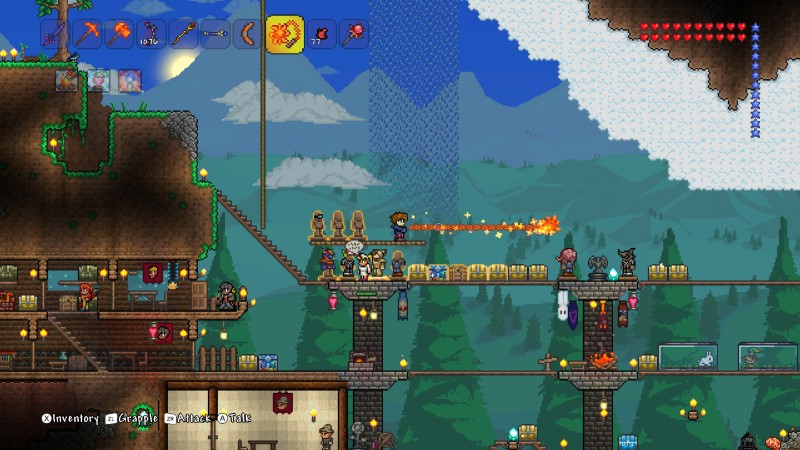Click the campfire buff icon
Image resolution: width=800 pixels, height=450 pixels.
(x=69, y=80)
